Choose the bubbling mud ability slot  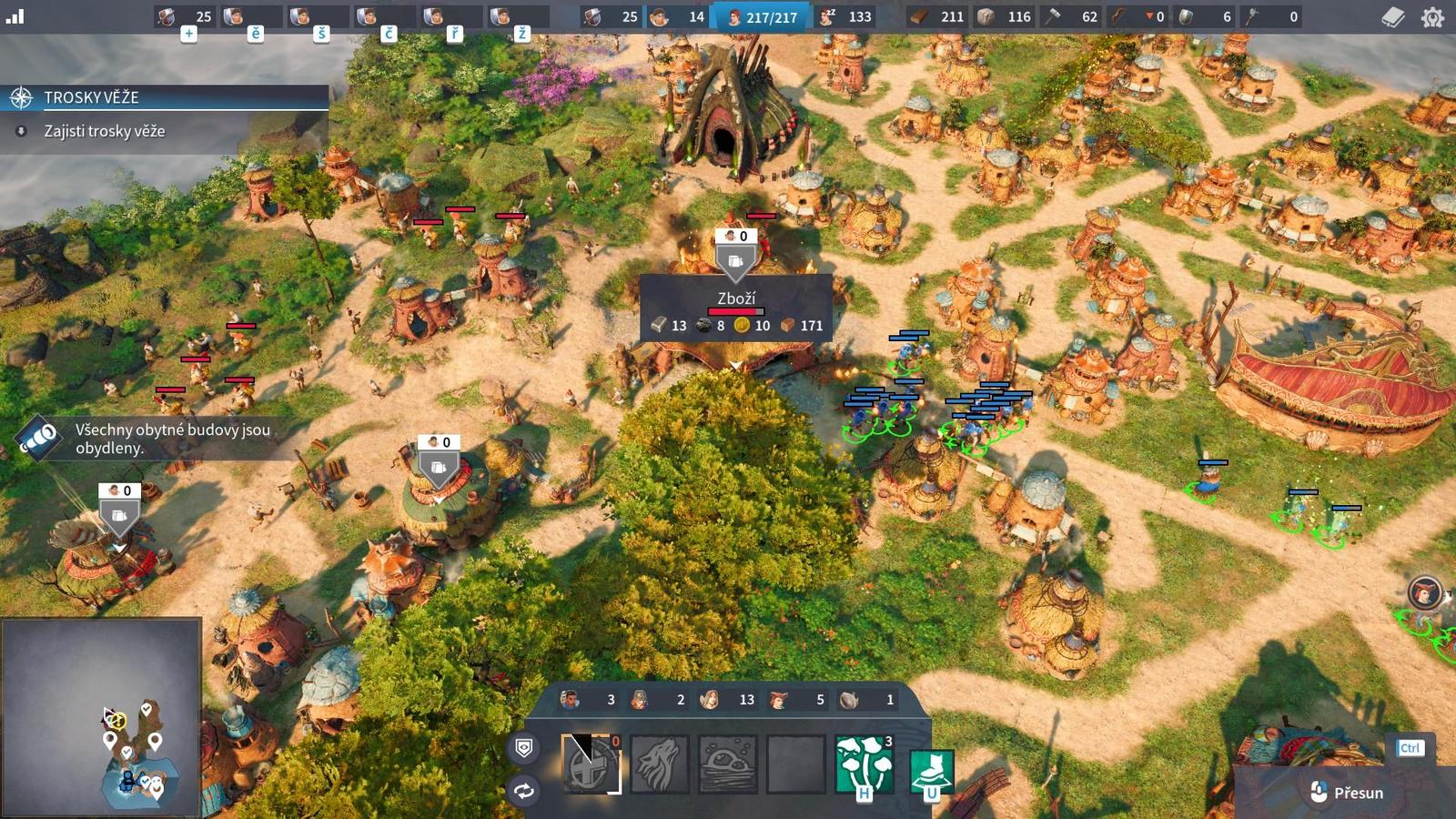728,763
